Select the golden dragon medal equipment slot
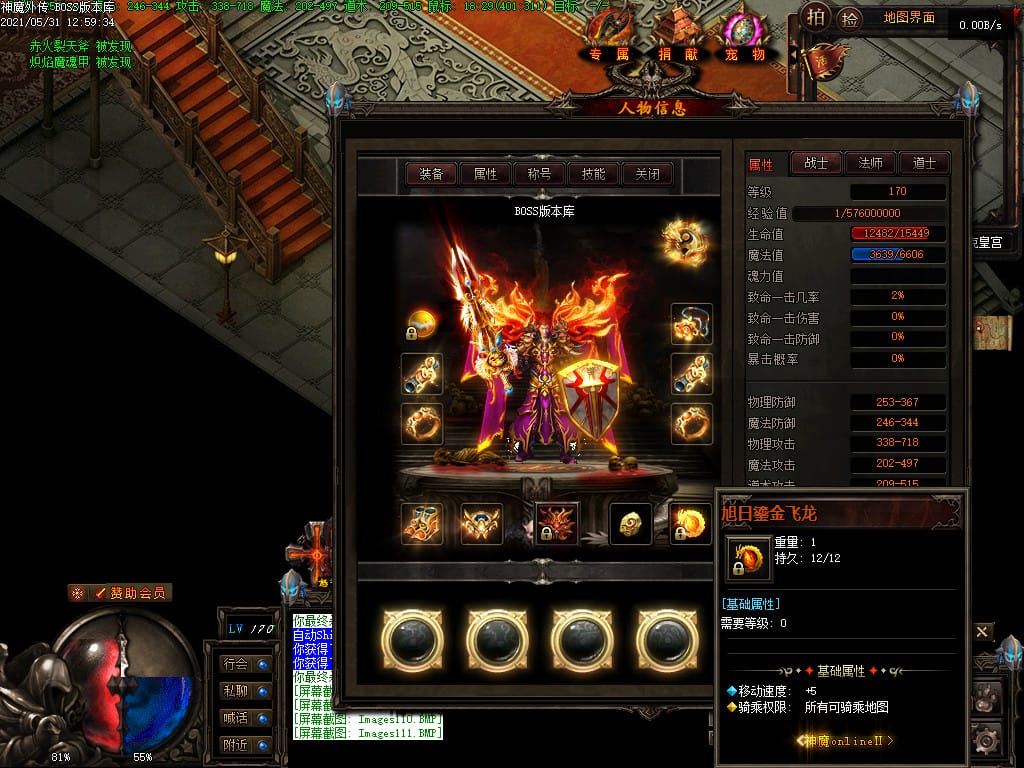 pos(691,524)
